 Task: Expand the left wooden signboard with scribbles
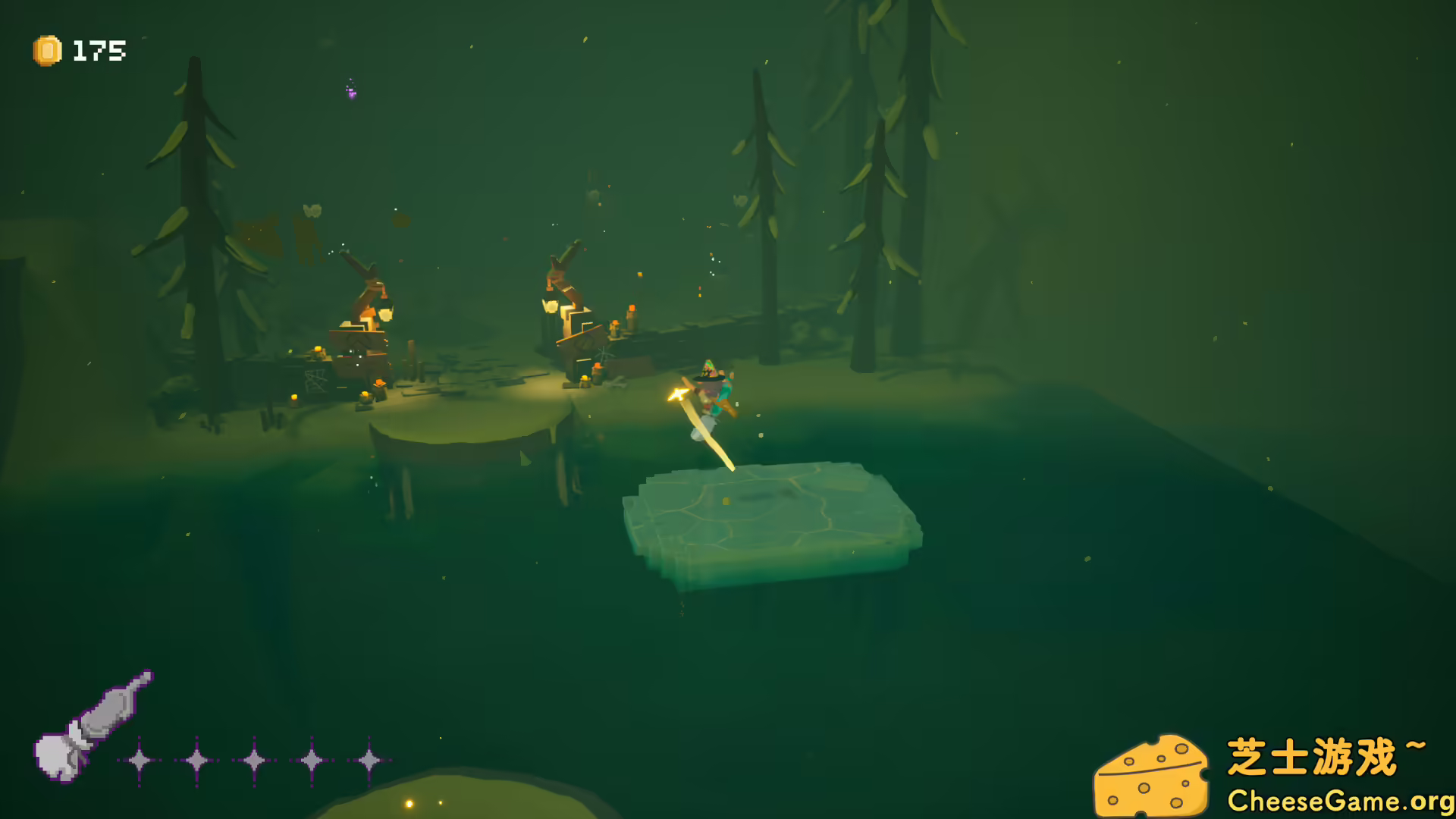pos(315,379)
